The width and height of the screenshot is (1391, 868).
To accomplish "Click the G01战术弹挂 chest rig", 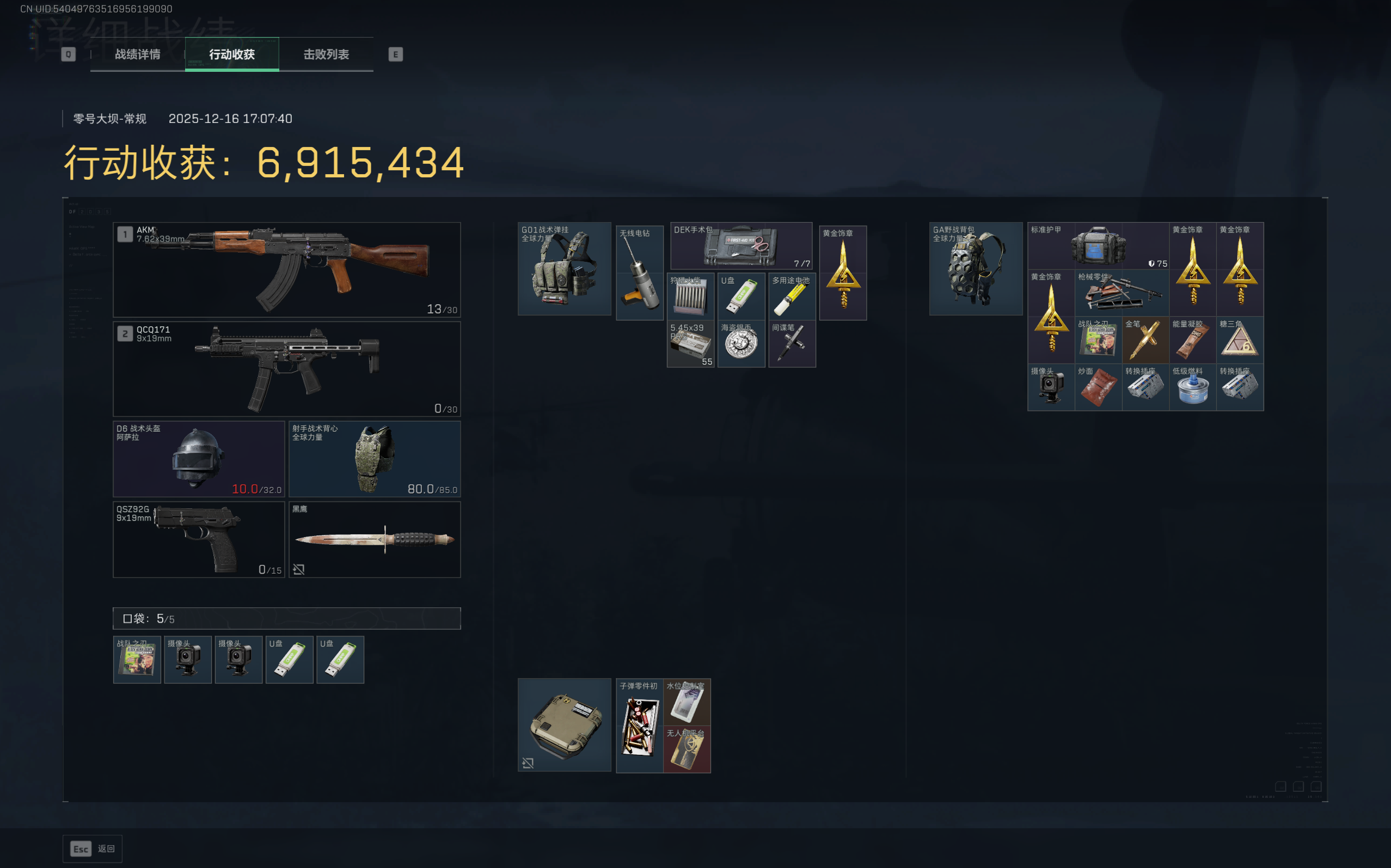I will (x=564, y=269).
